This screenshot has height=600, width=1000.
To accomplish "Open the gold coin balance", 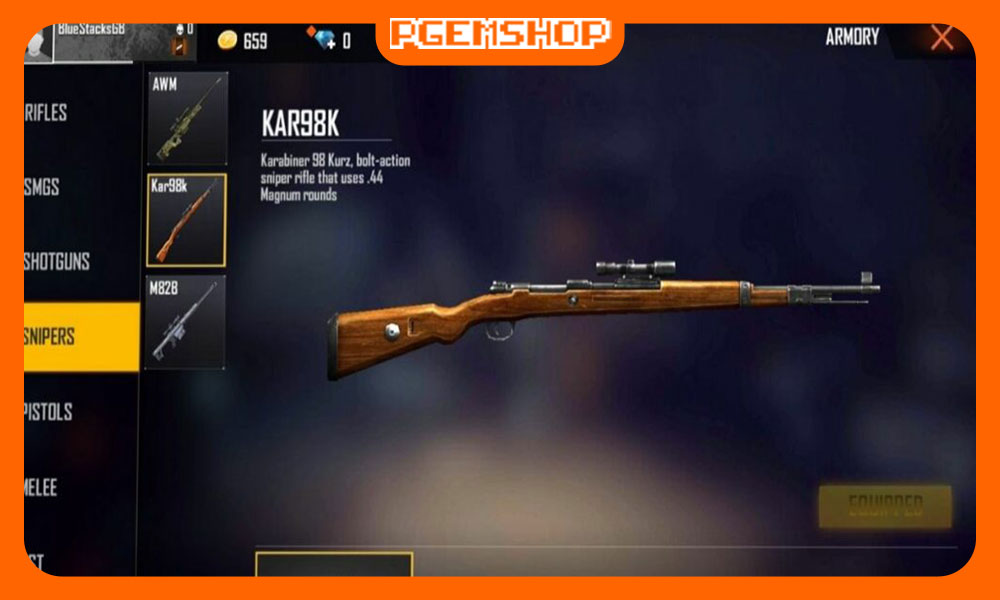I will click(x=243, y=40).
